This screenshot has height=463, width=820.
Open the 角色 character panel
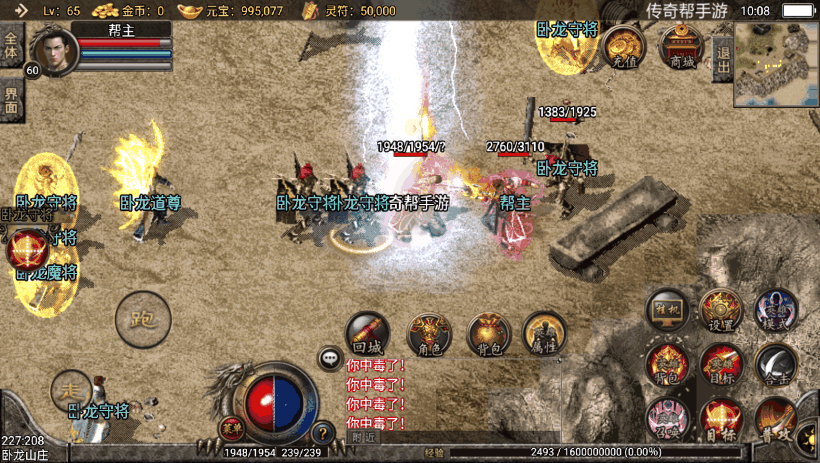click(429, 334)
